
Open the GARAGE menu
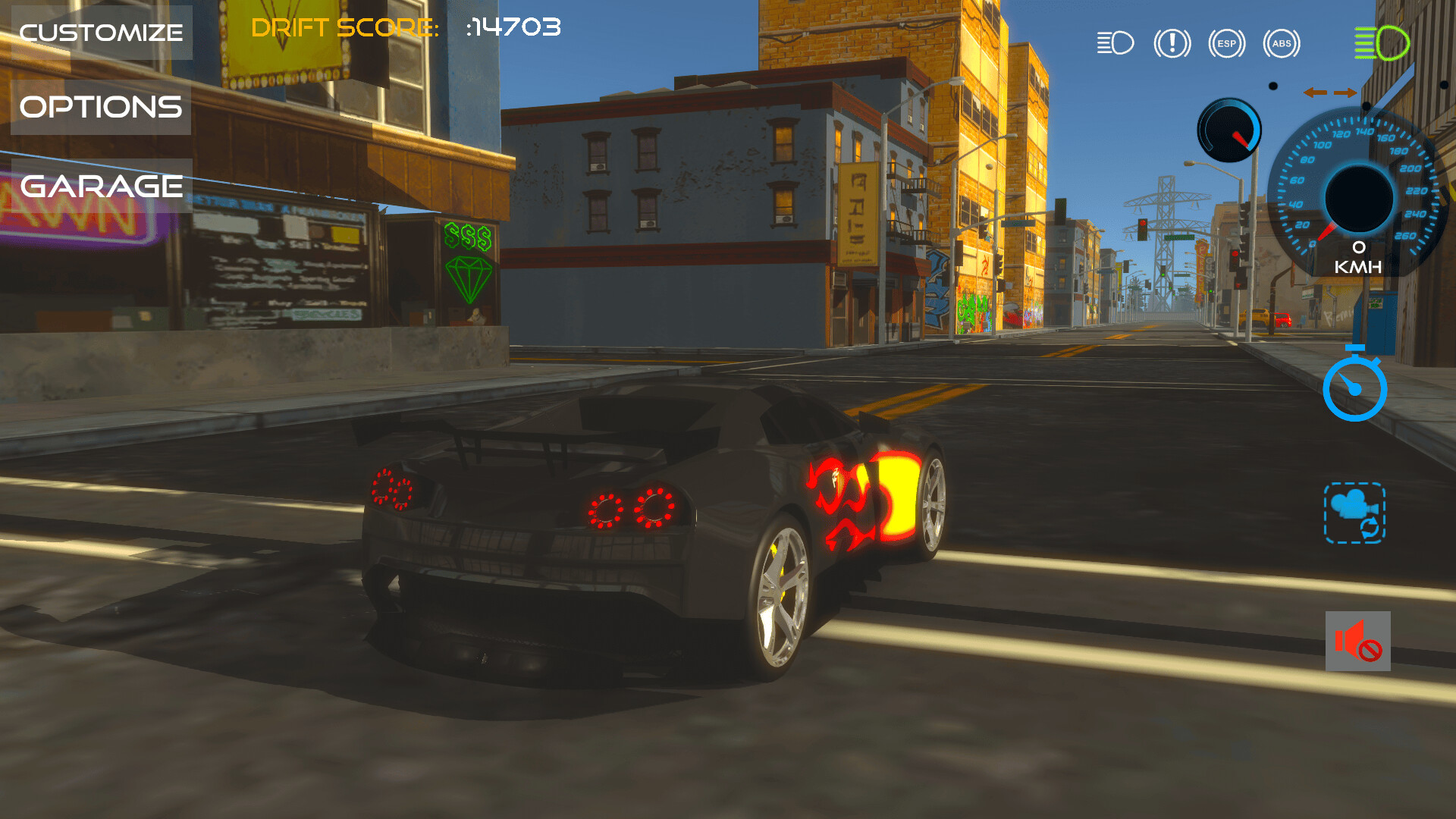(x=101, y=184)
